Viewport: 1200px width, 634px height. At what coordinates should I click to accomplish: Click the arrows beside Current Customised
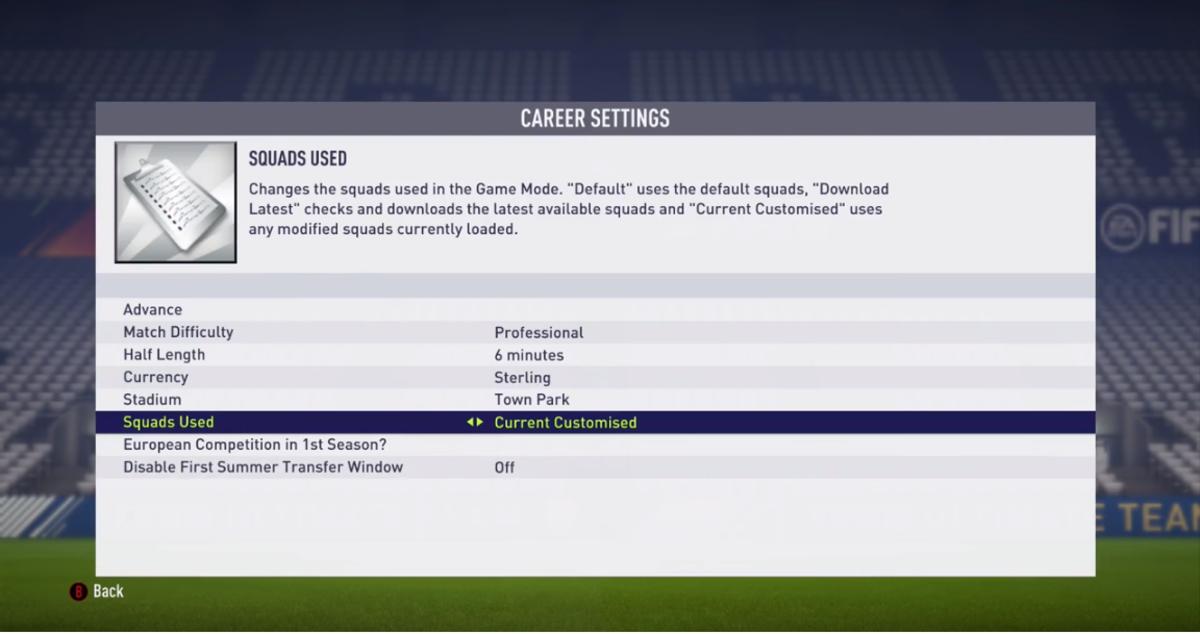tap(475, 423)
